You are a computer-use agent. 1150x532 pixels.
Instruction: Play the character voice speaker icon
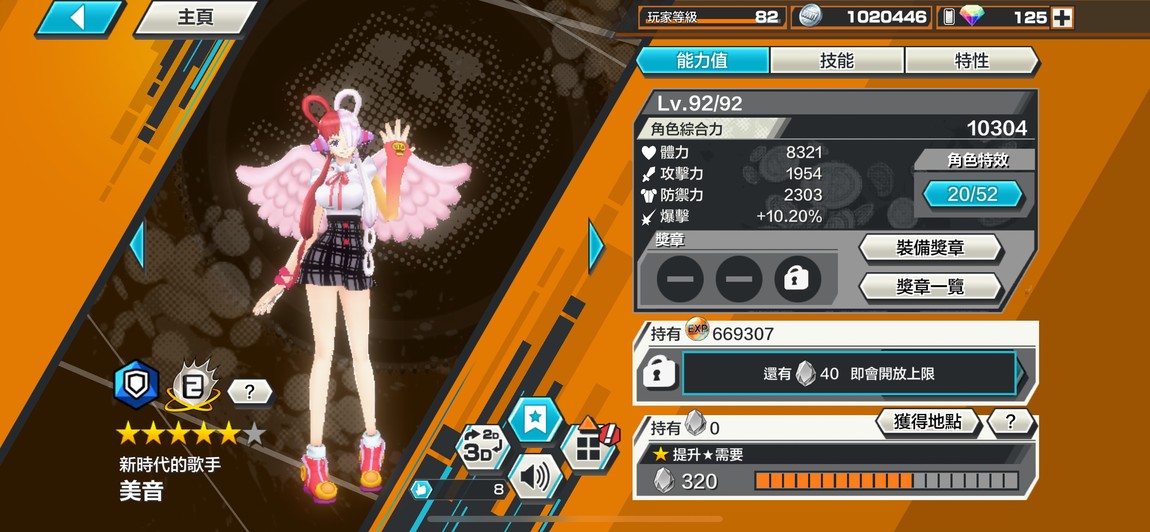tap(535, 477)
